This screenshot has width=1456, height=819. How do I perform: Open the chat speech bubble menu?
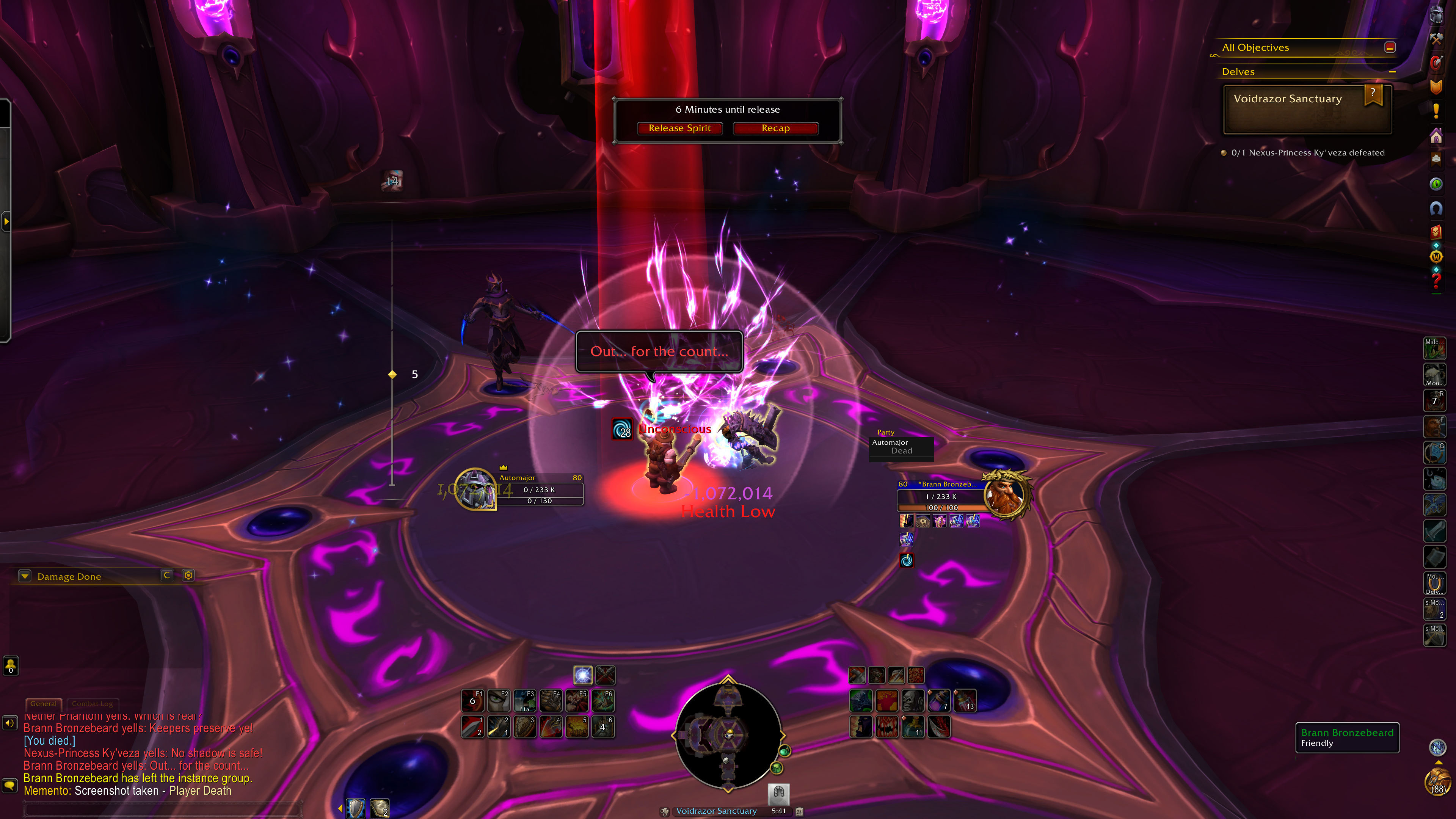click(10, 785)
